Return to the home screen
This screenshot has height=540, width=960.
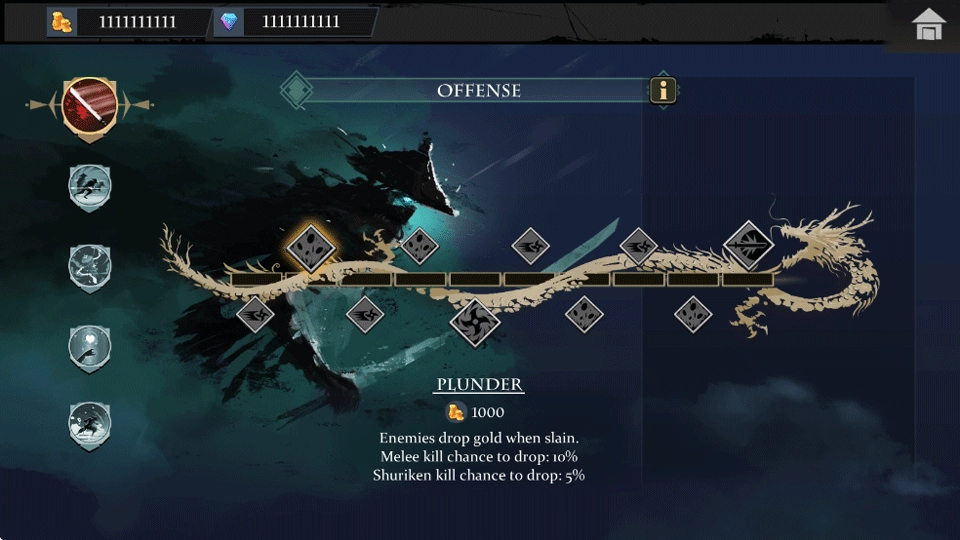pos(929,26)
